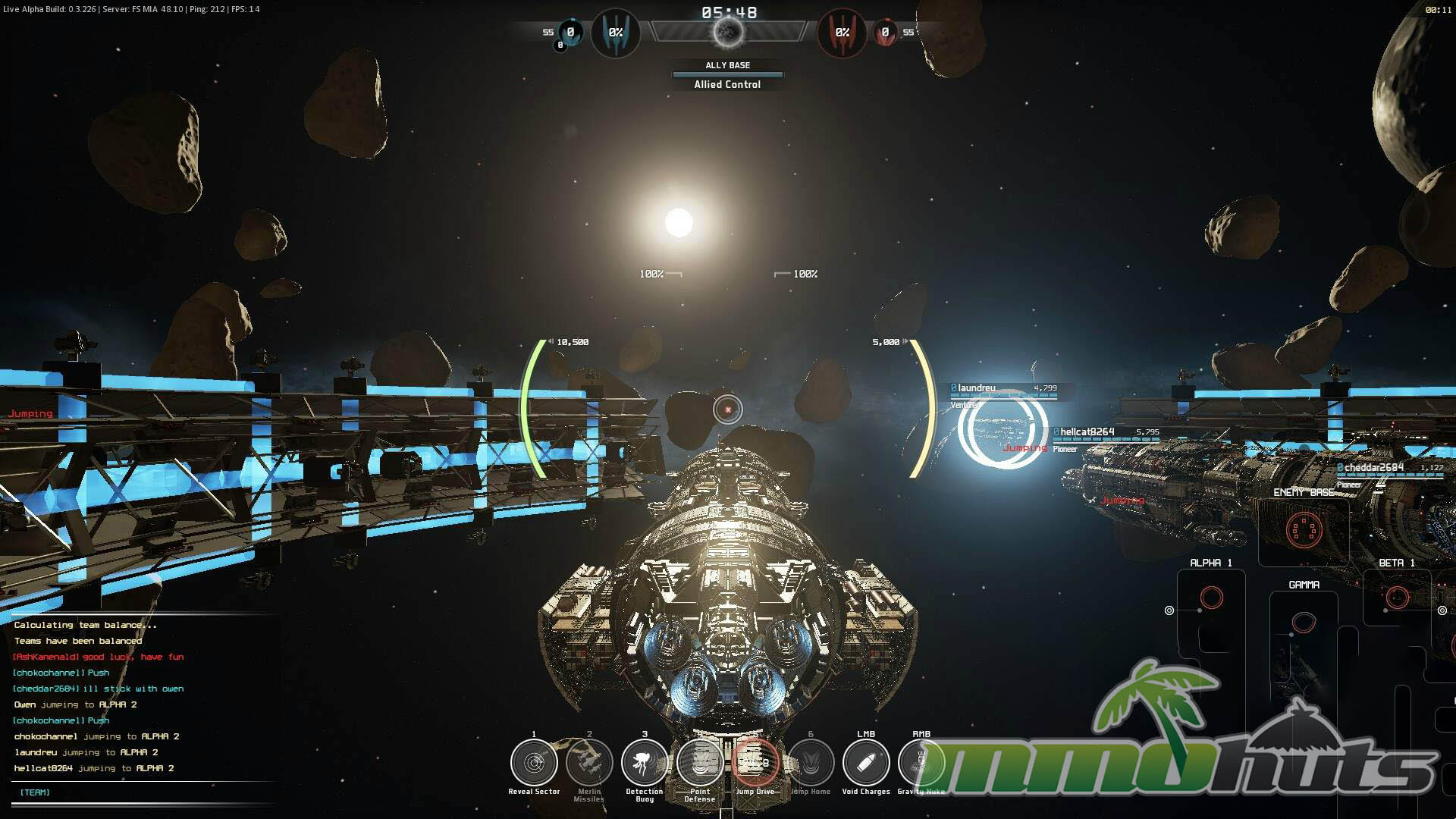Activate Point Defense ability
Image resolution: width=1456 pixels, height=819 pixels.
tap(700, 763)
